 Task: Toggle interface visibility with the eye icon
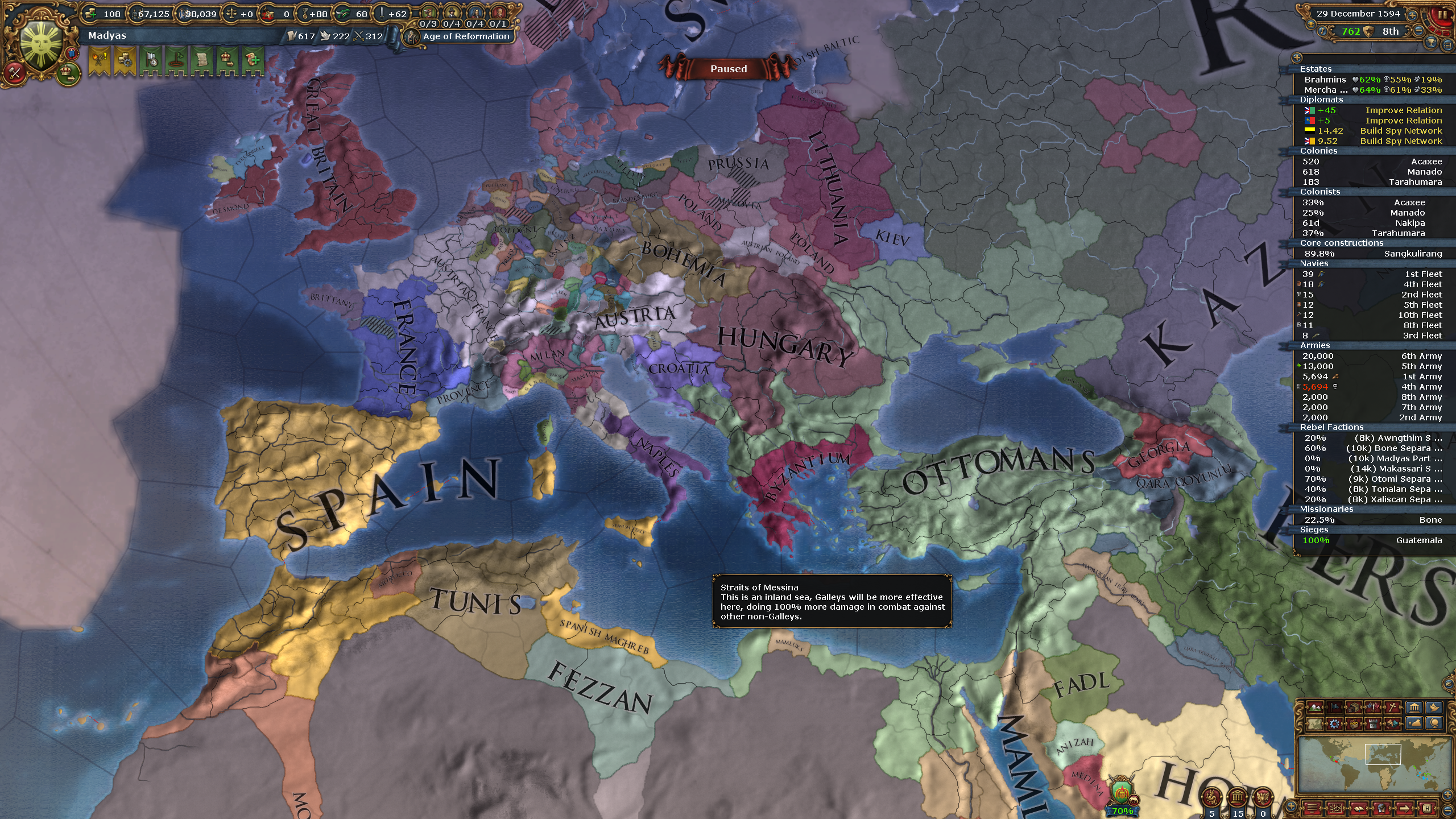(x=1311, y=26)
